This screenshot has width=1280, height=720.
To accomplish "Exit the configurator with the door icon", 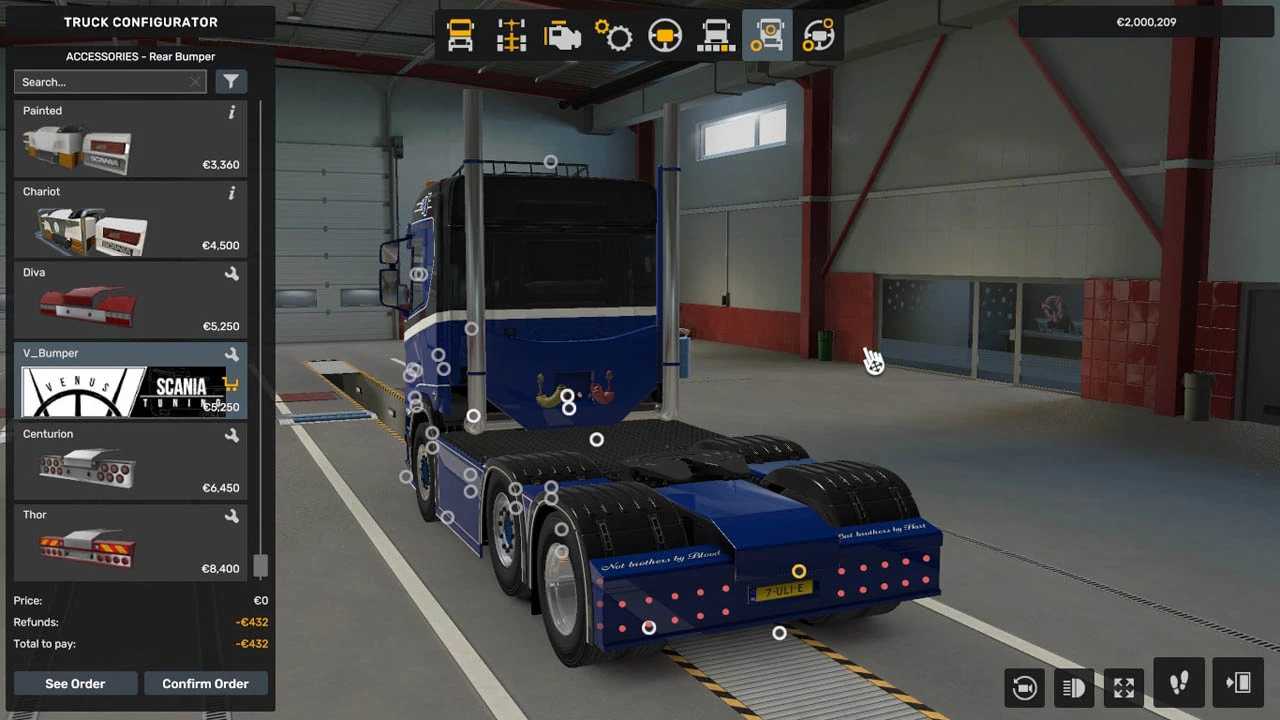I will click(x=1238, y=684).
